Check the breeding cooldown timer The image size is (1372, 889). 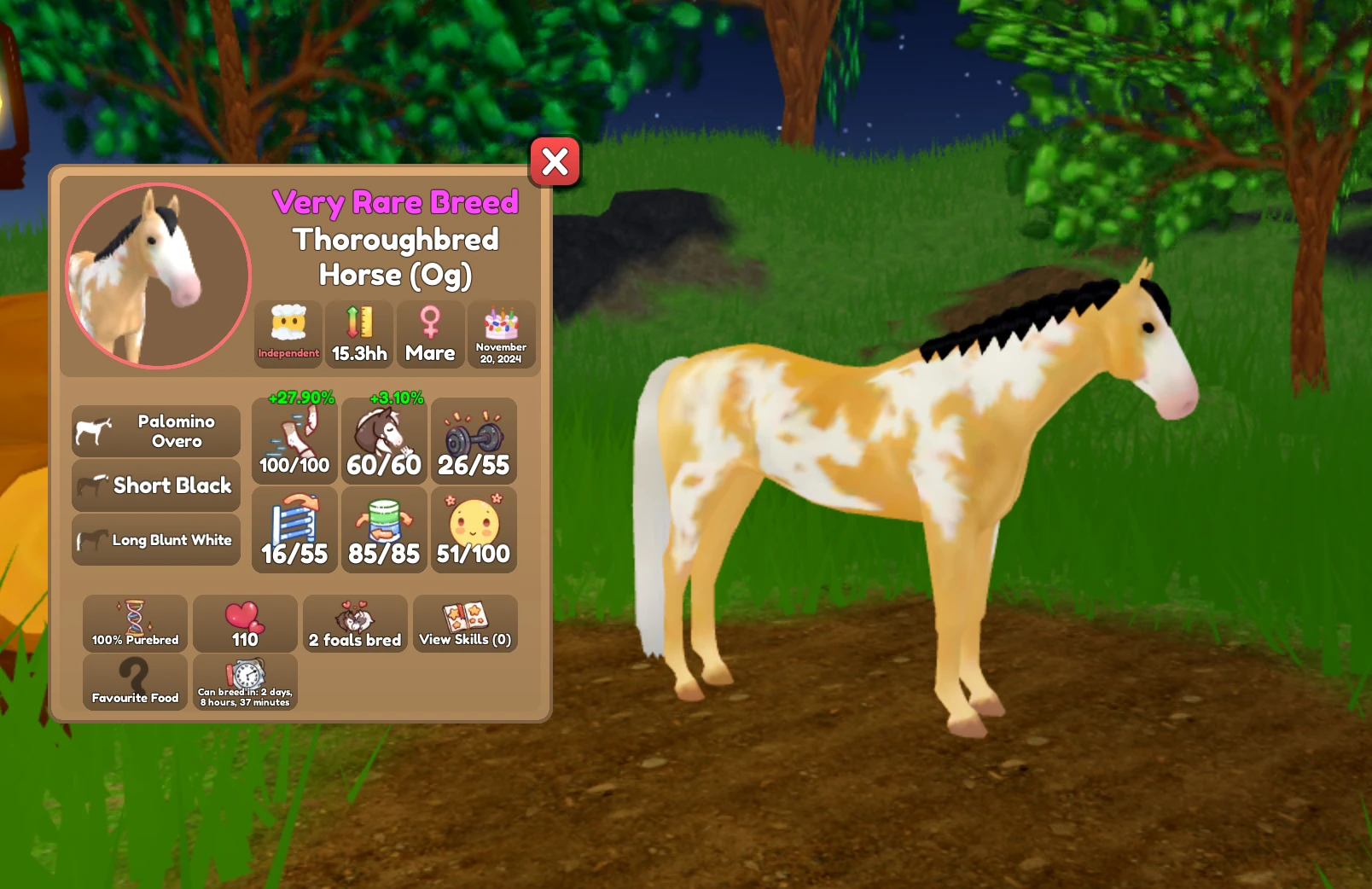244,682
